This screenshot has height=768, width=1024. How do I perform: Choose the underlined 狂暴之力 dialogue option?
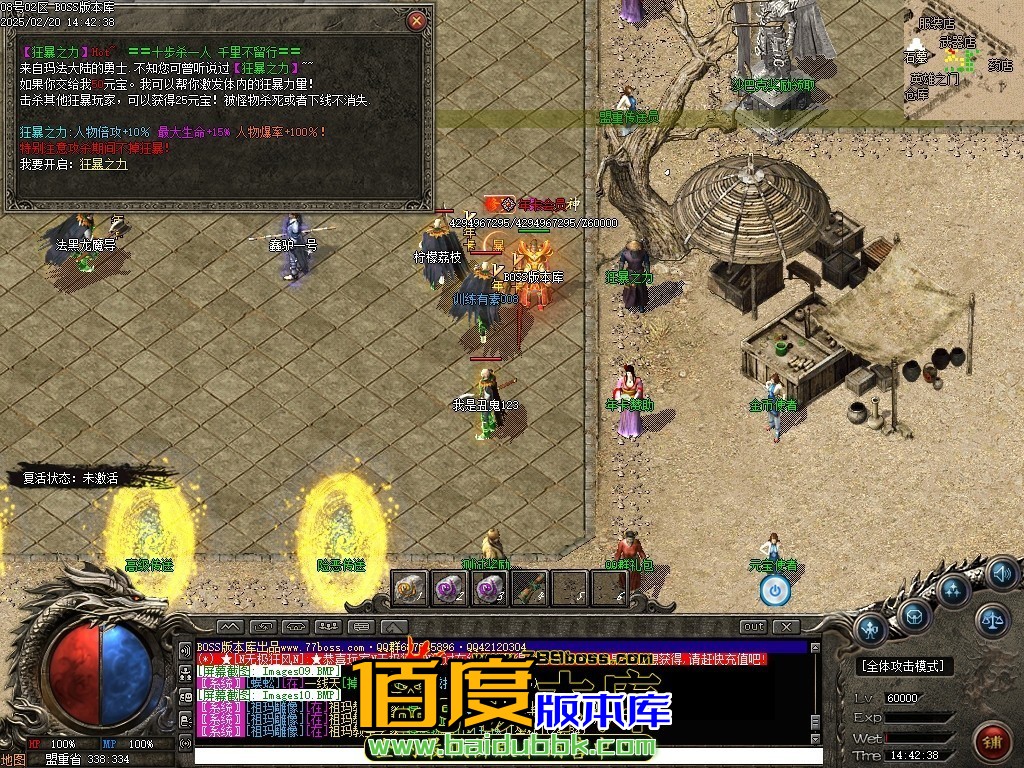pyautogui.click(x=104, y=164)
